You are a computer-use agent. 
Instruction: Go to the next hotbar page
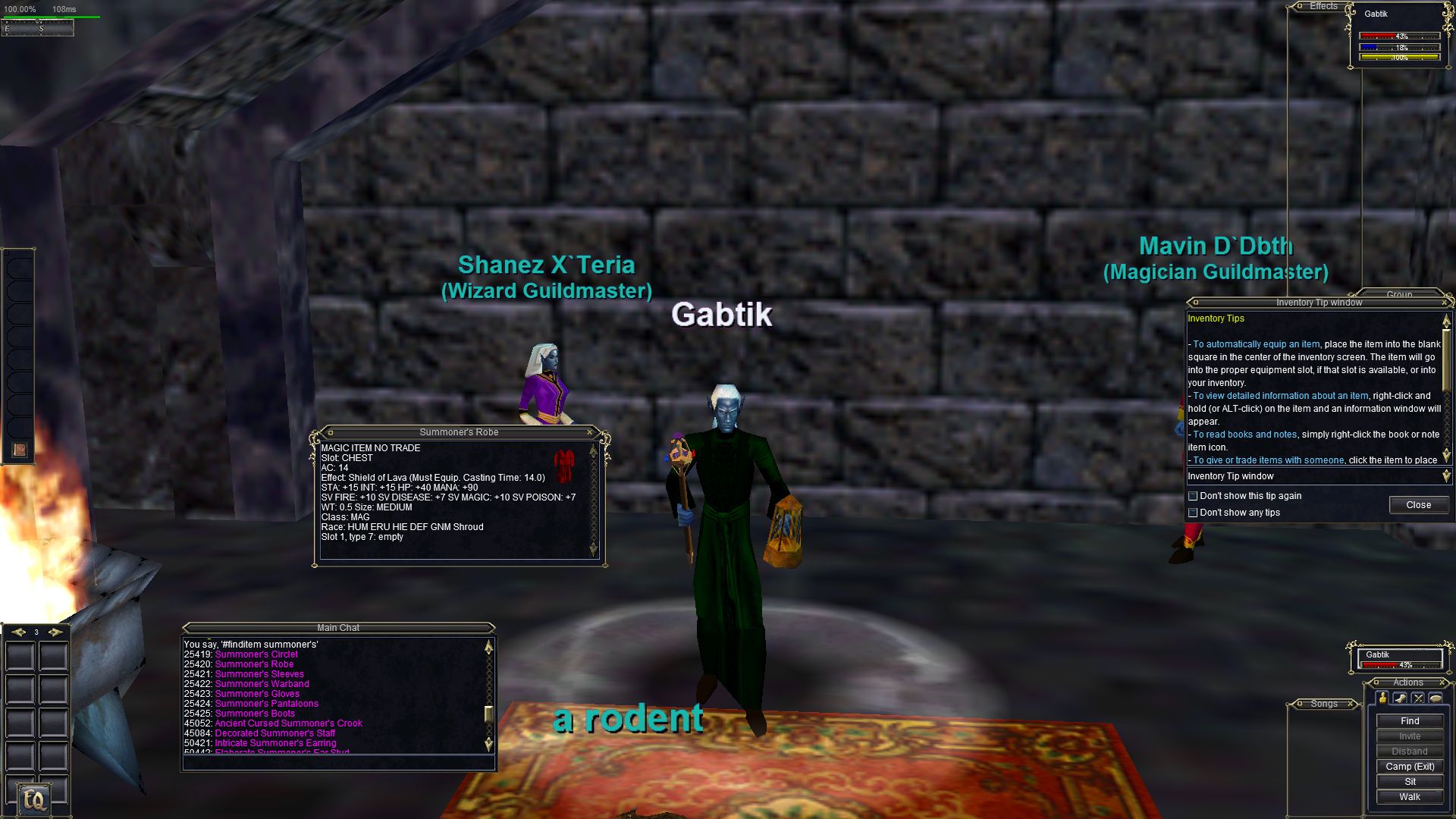point(55,632)
